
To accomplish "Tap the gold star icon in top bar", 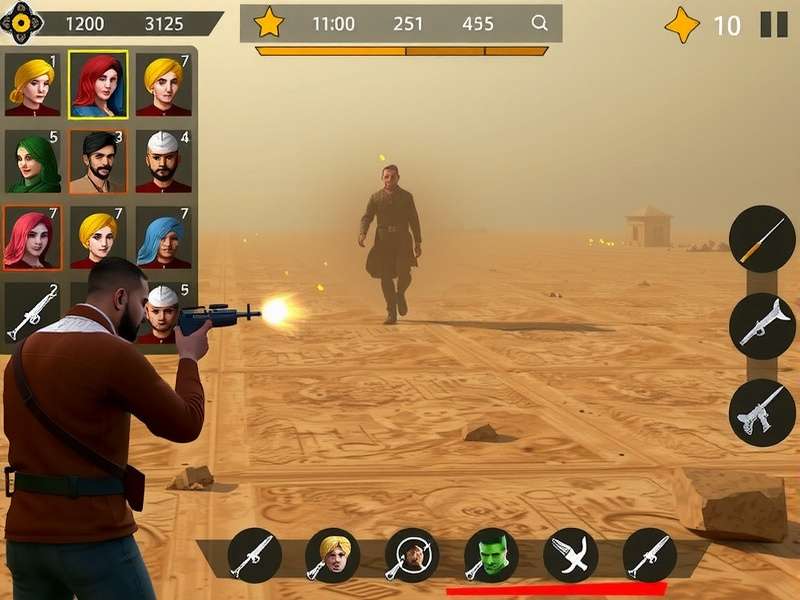I will (268, 22).
